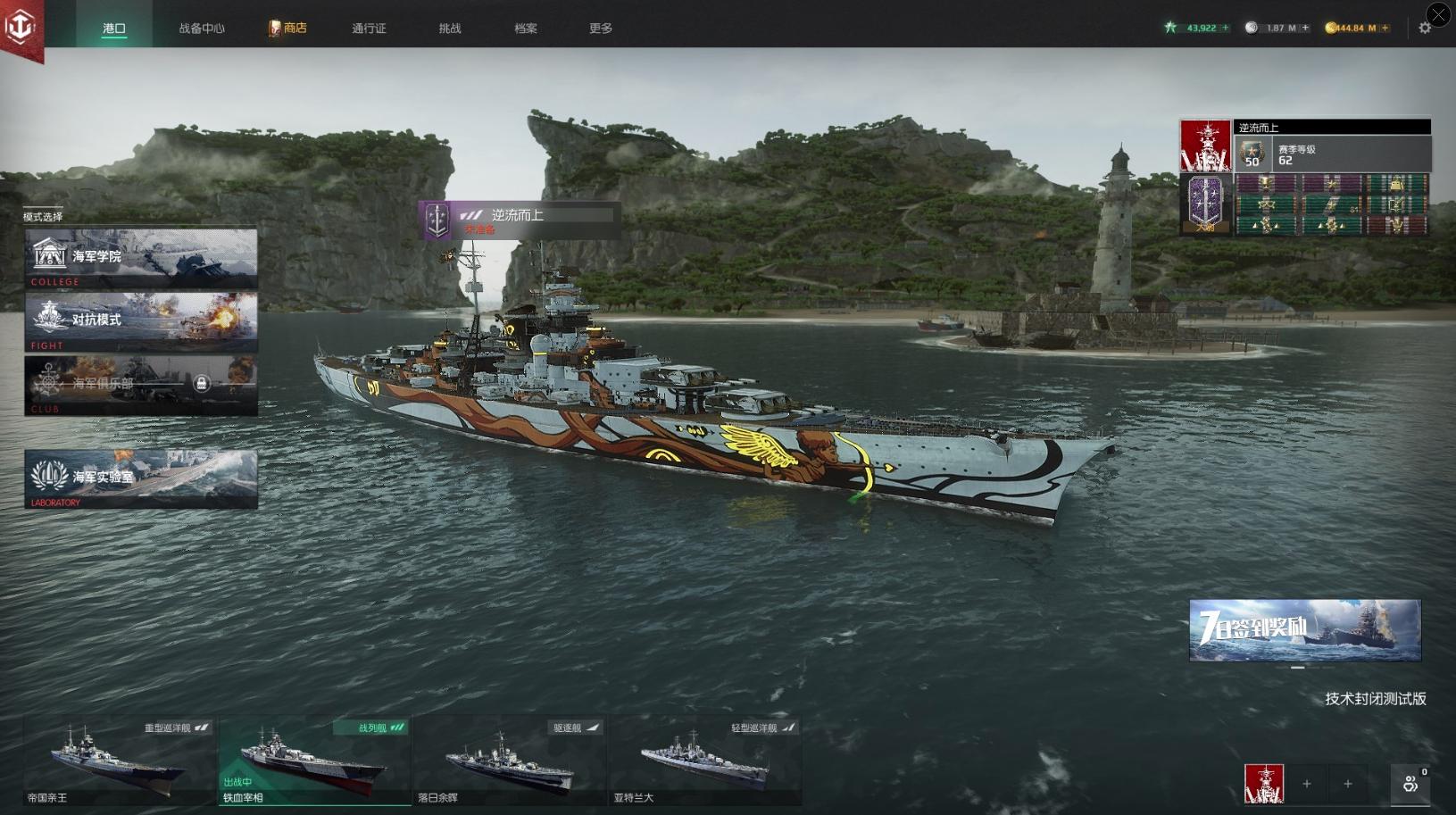Enter 海军学院 College mode
1456x815 pixels.
click(141, 257)
